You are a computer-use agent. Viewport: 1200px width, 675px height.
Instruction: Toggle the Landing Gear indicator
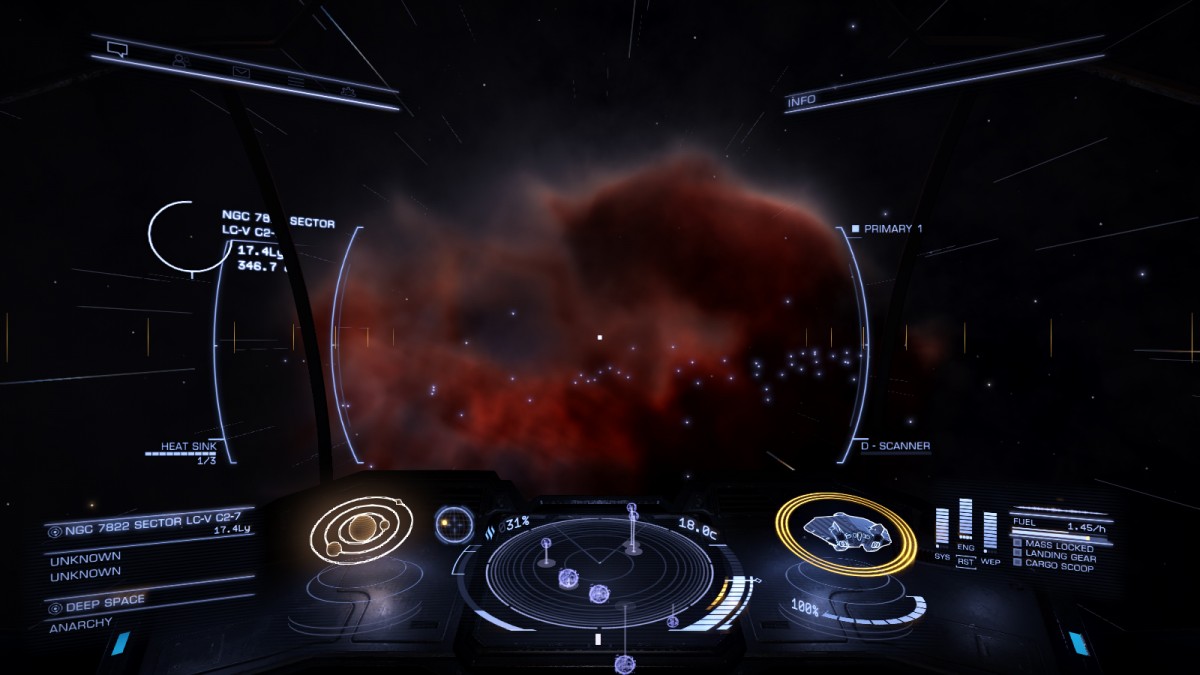(x=1058, y=556)
